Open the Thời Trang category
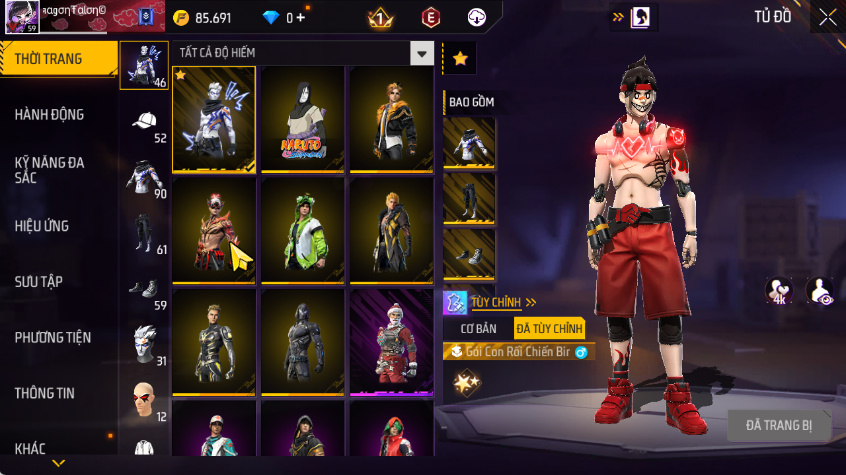The image size is (846, 475). (x=48, y=60)
